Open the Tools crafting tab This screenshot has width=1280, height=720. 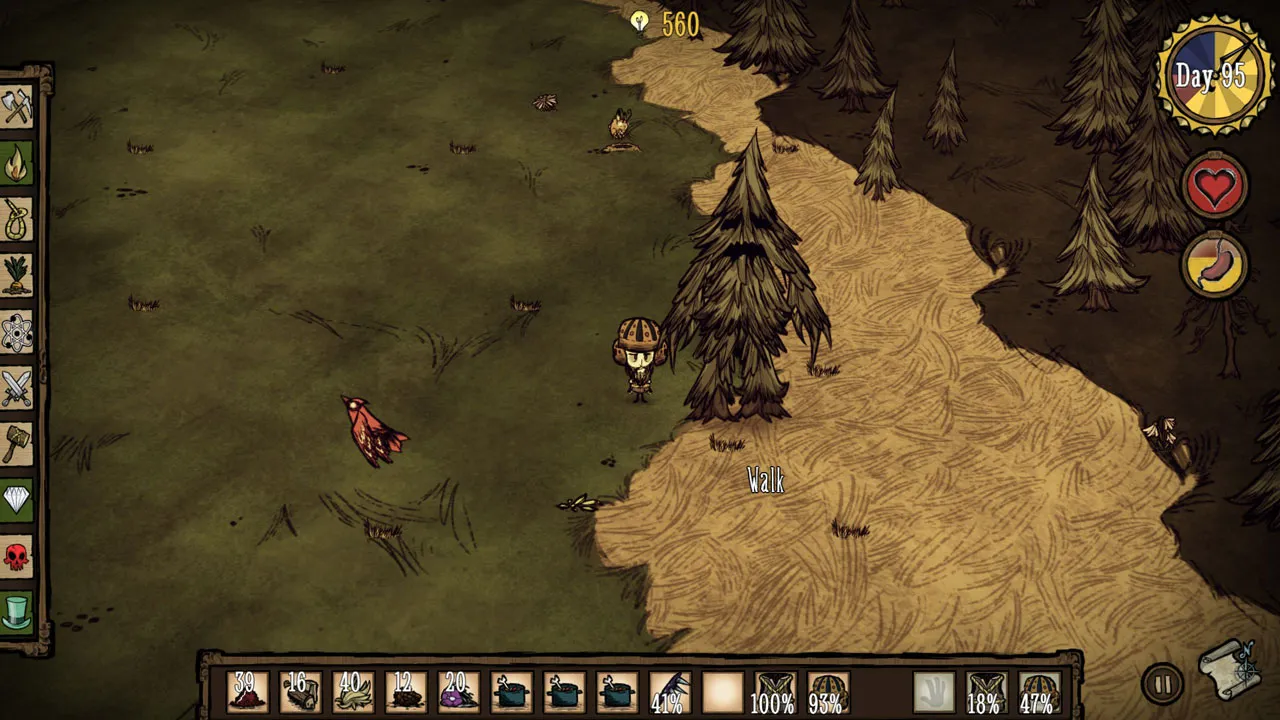17,107
